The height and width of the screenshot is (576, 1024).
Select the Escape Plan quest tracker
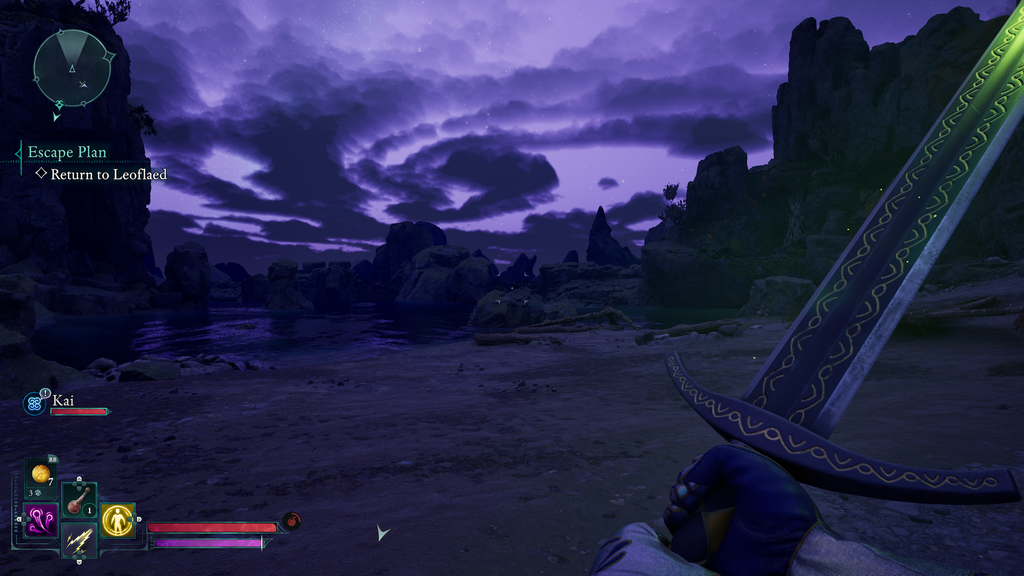click(x=67, y=152)
